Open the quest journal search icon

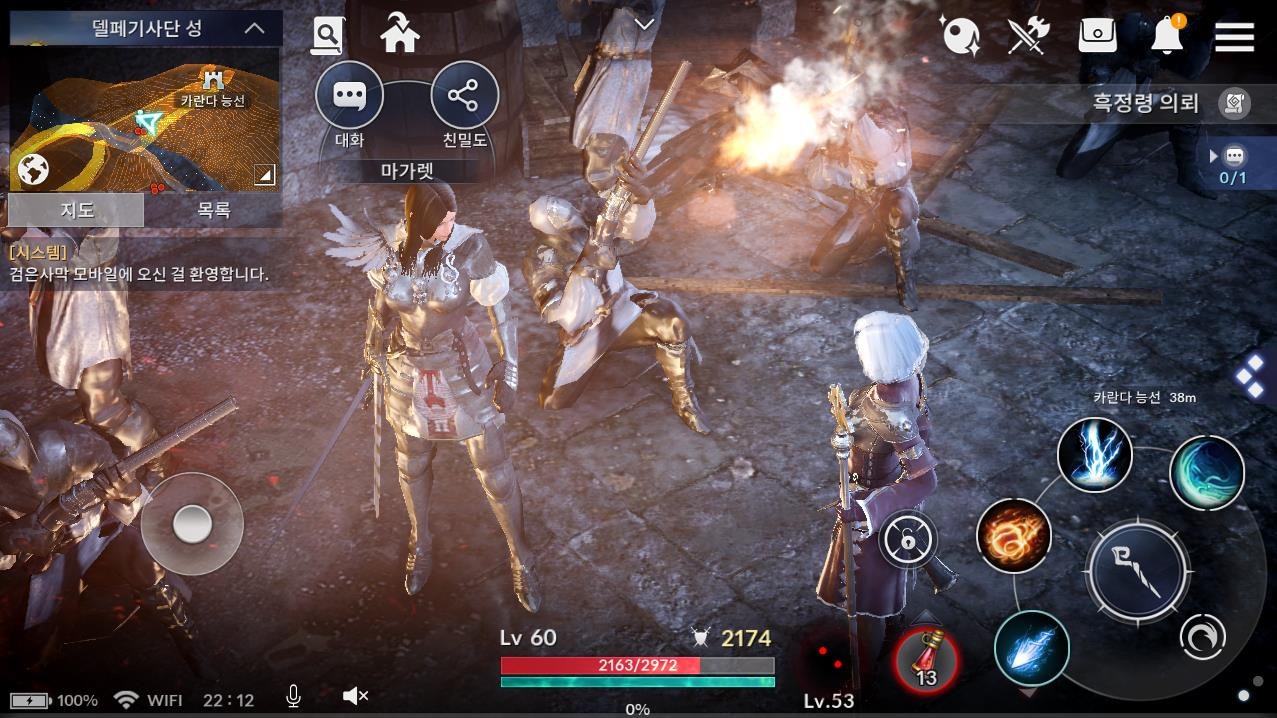[327, 36]
